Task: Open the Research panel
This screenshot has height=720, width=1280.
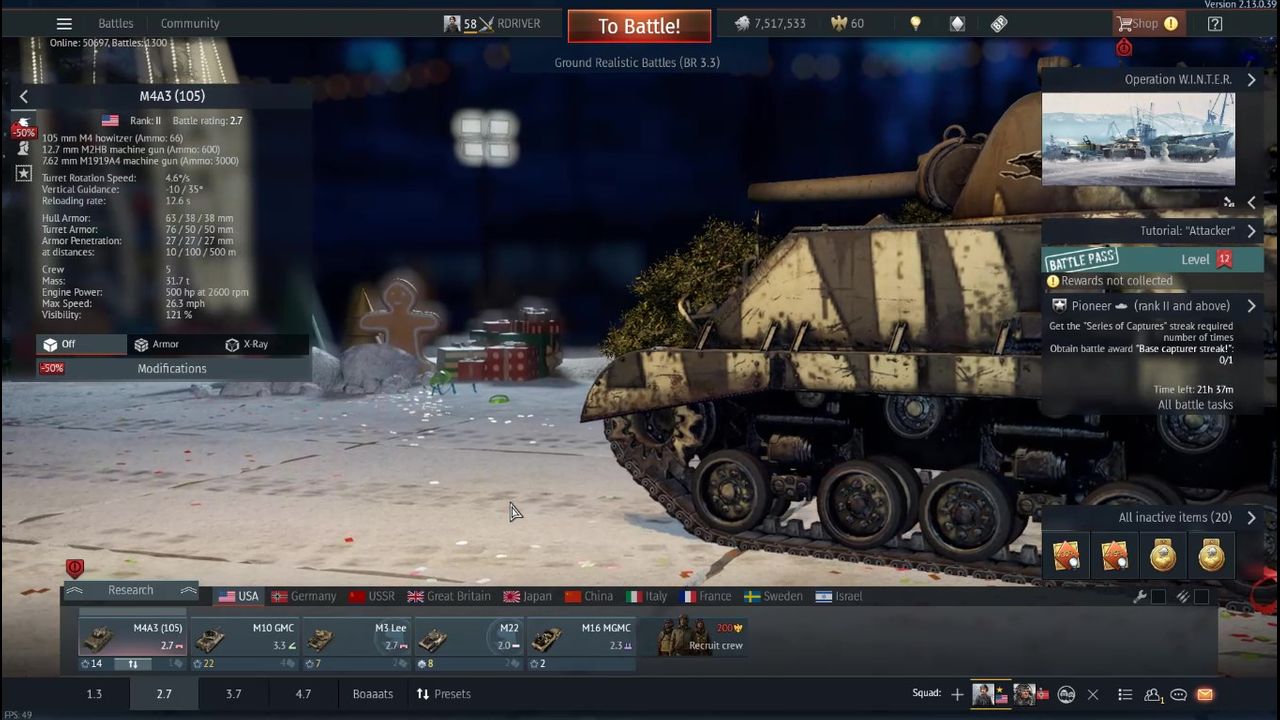Action: coord(131,590)
